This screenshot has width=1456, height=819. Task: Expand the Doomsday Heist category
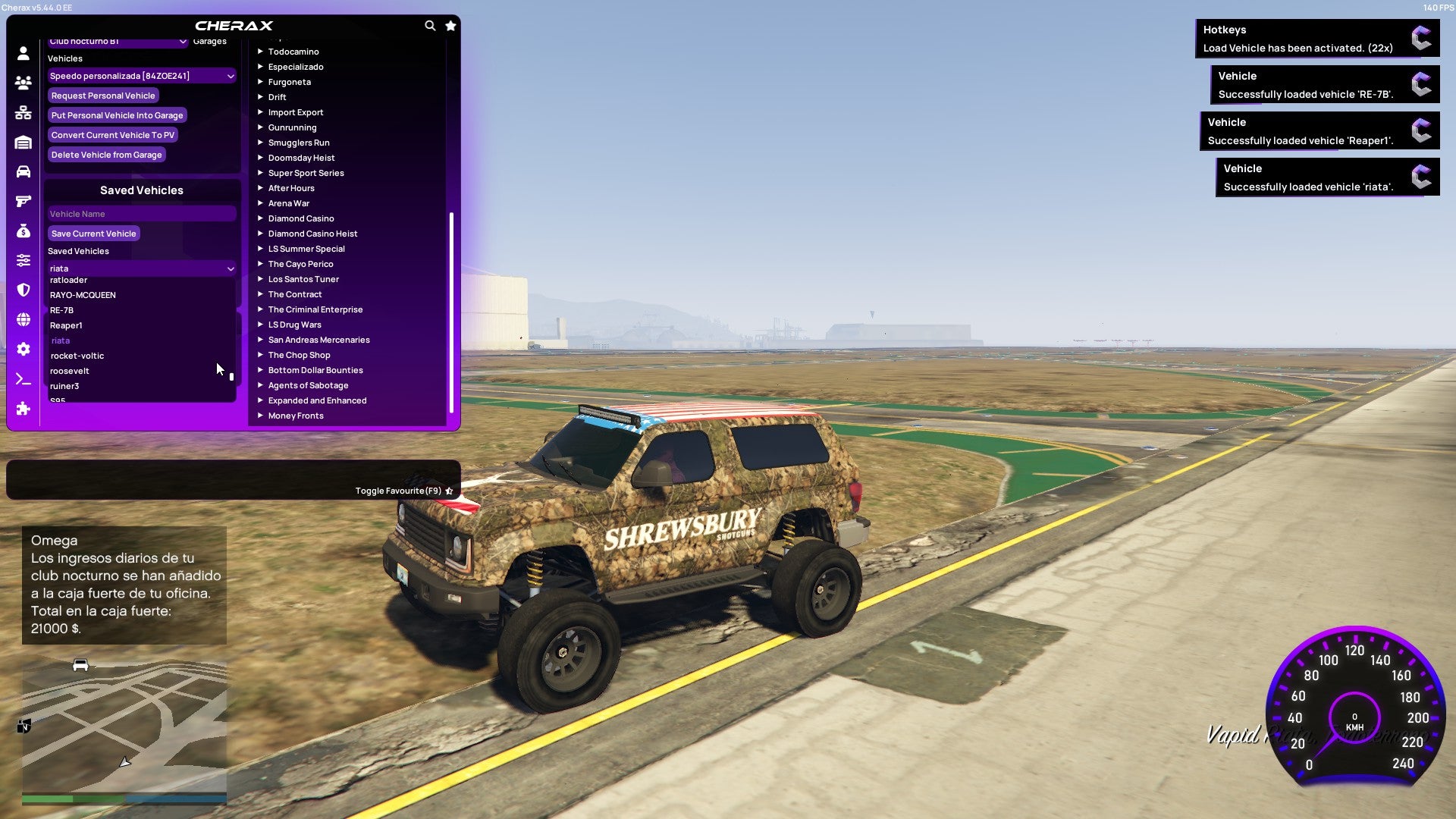tap(302, 158)
